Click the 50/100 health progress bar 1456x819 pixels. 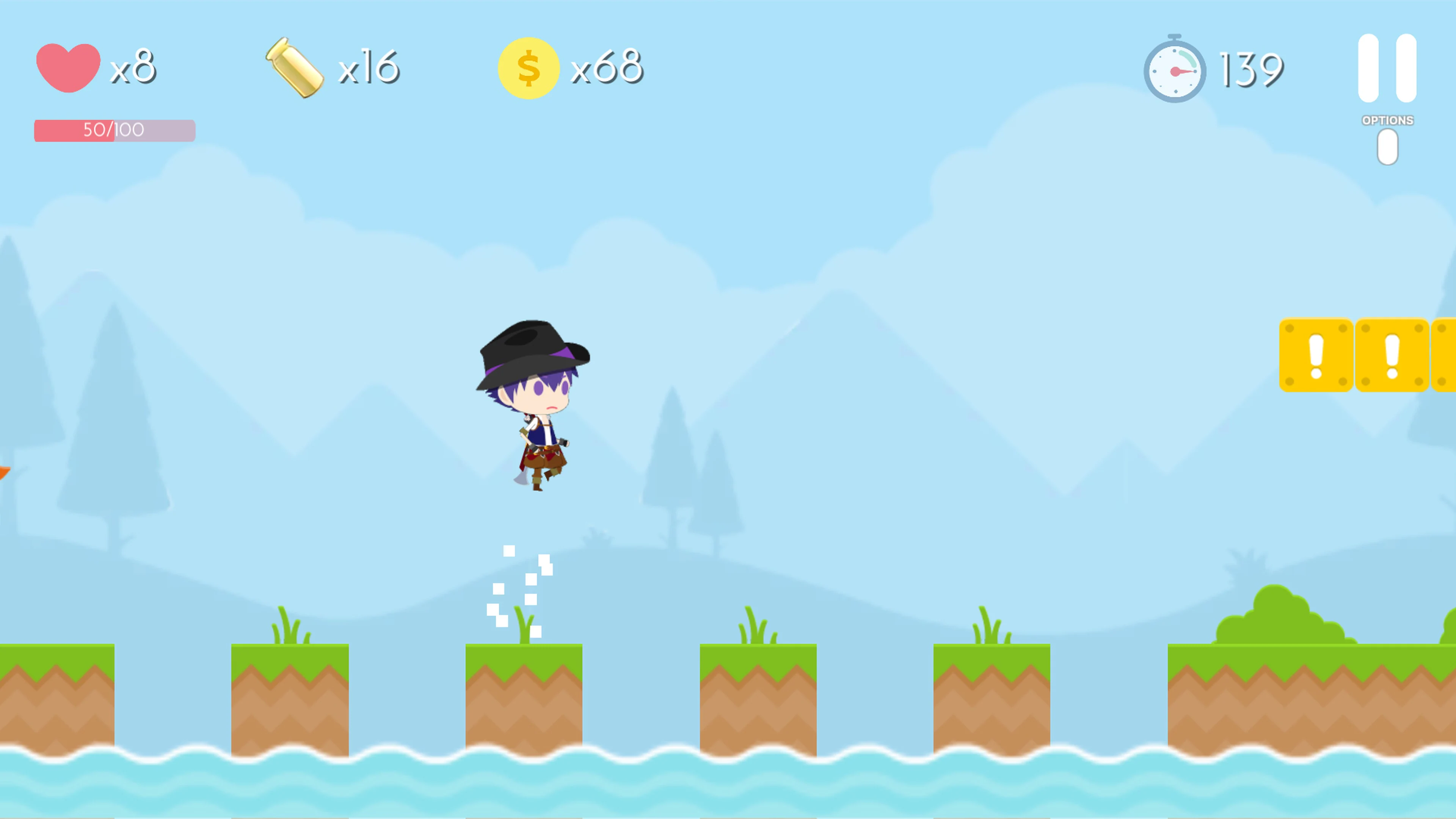click(x=114, y=130)
